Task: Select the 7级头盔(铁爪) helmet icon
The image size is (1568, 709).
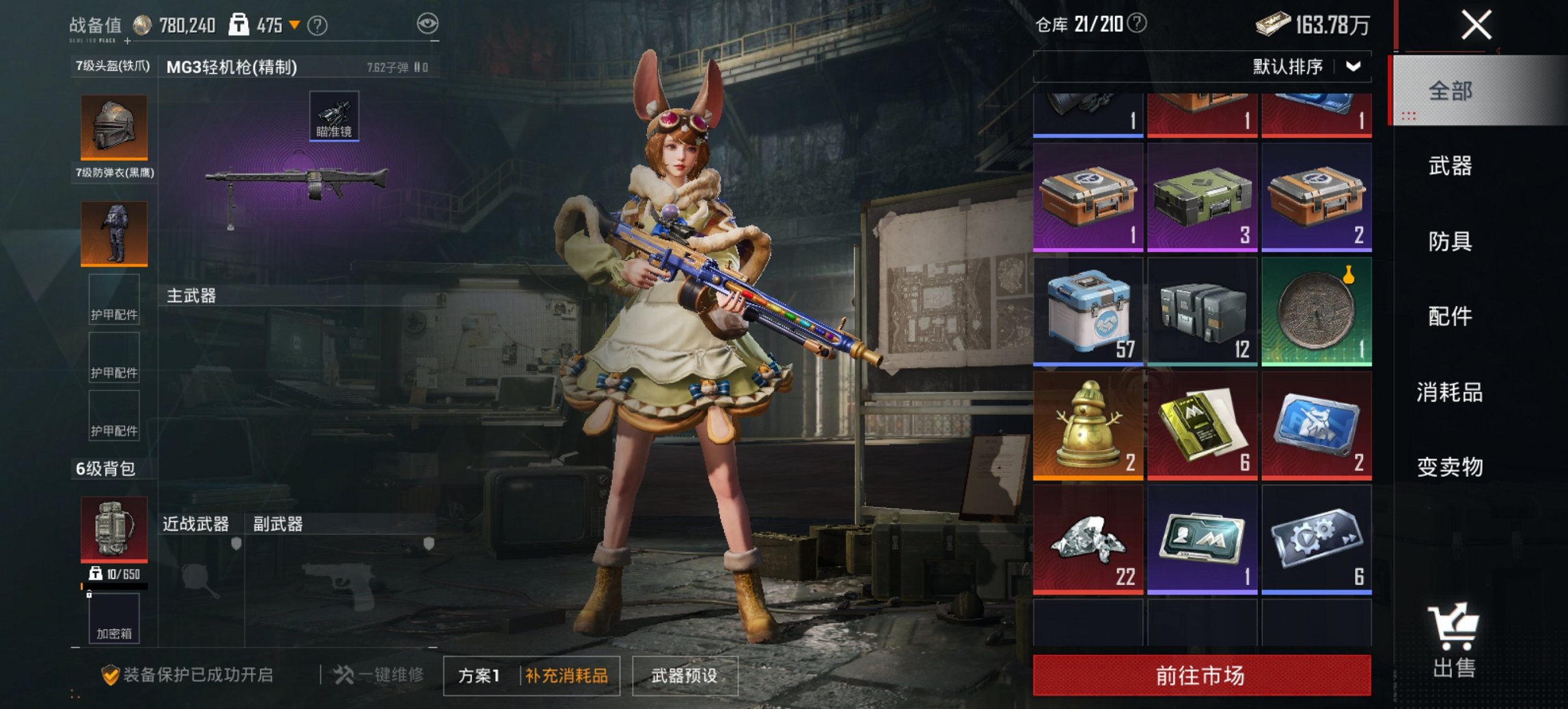Action: coord(113,126)
